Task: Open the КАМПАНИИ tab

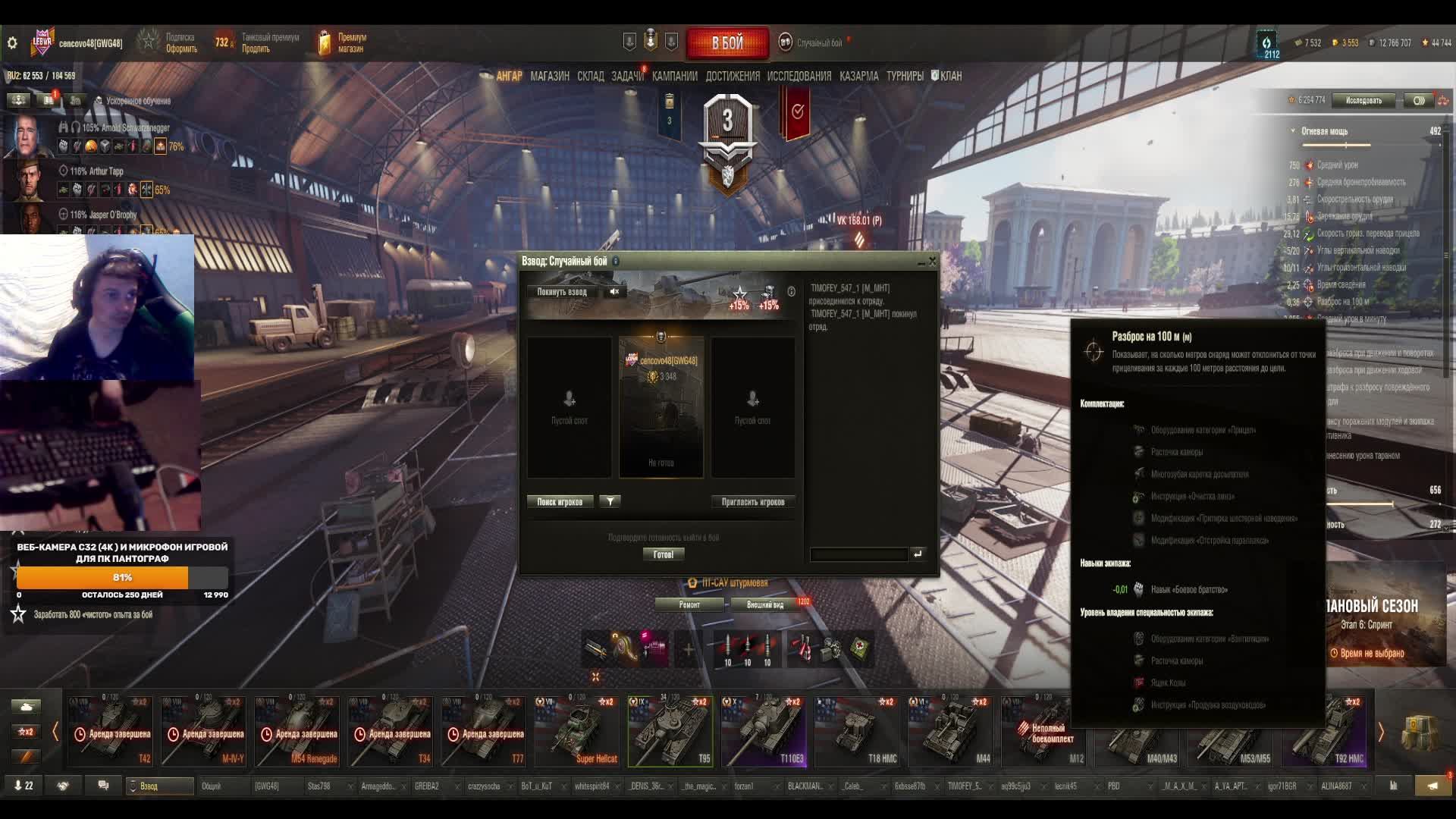Action: (674, 76)
